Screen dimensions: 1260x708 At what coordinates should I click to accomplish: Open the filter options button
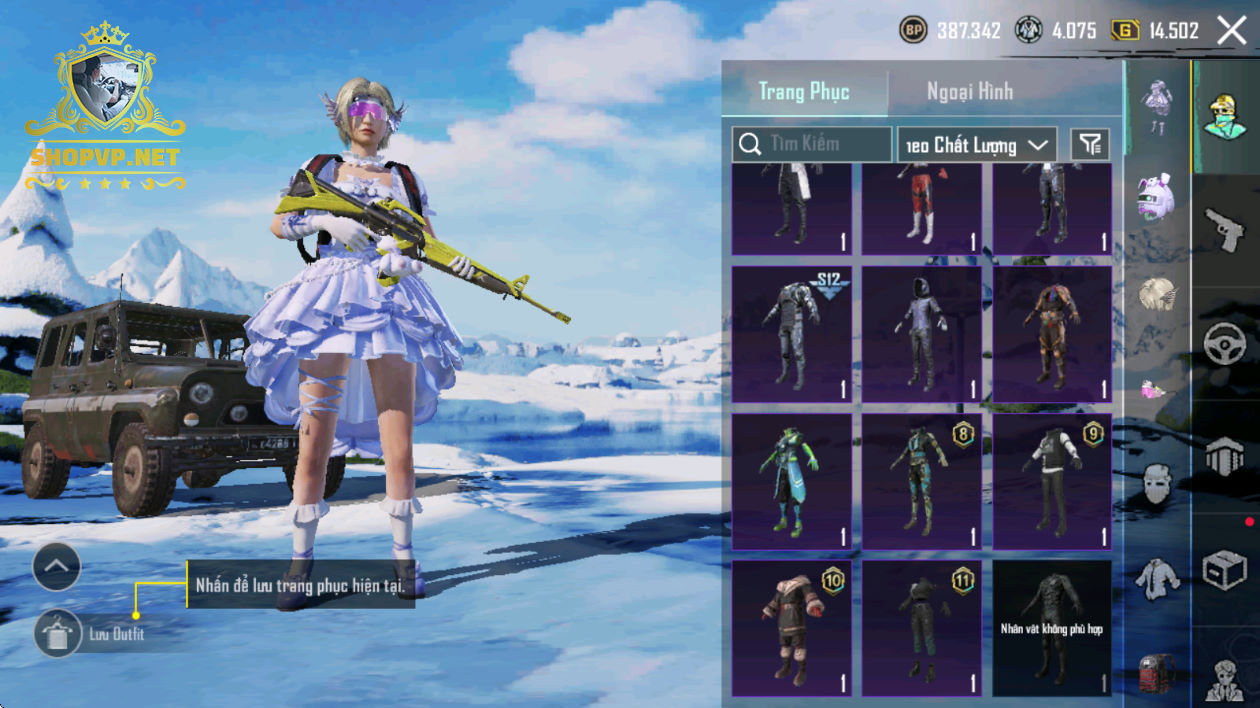click(1090, 145)
